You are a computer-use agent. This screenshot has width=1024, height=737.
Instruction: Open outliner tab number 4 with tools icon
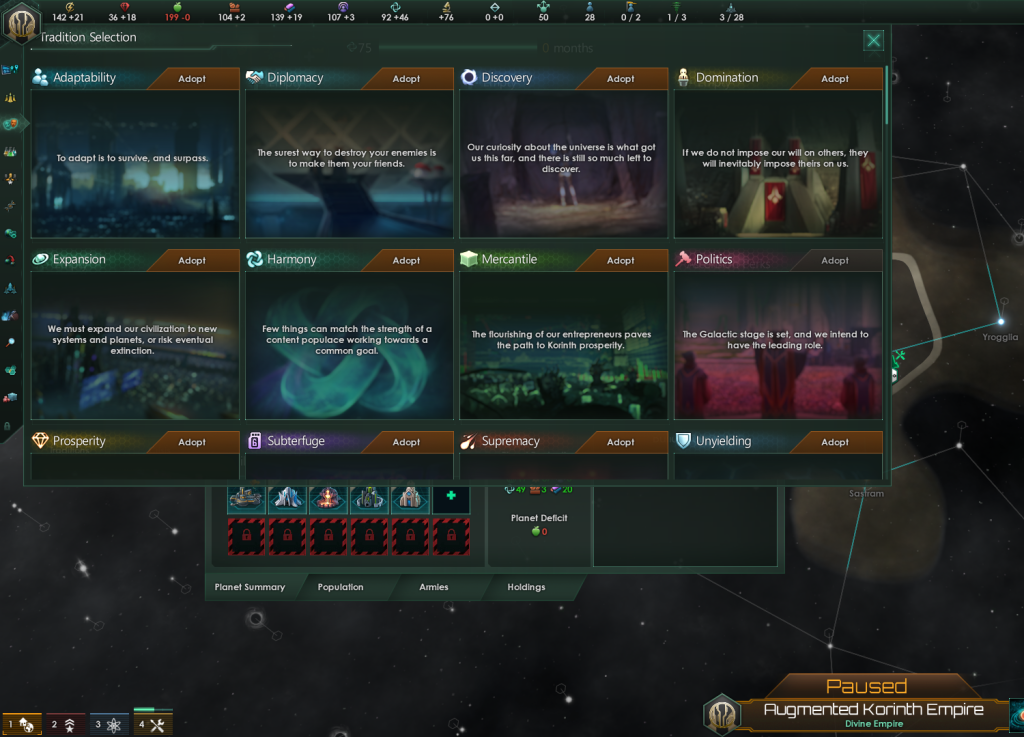(154, 724)
